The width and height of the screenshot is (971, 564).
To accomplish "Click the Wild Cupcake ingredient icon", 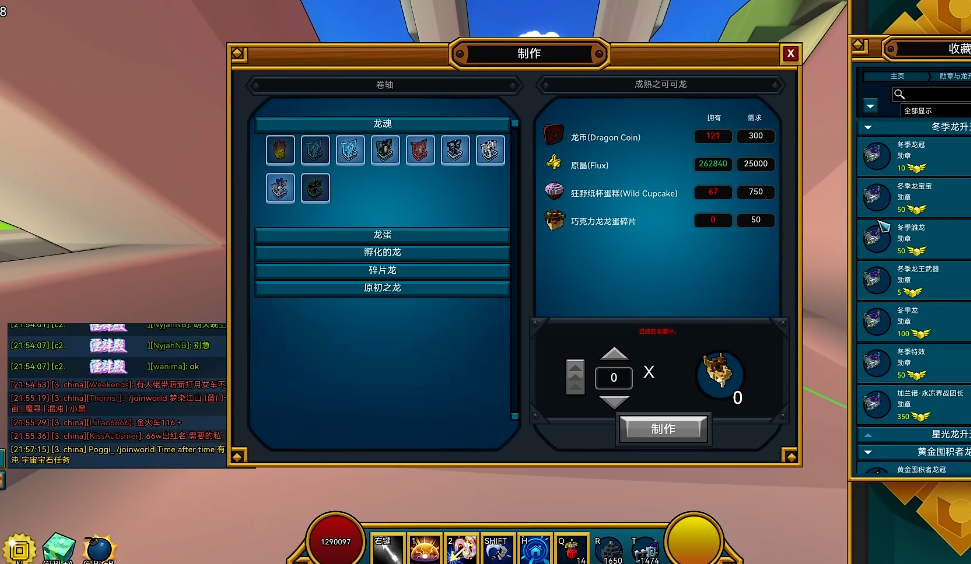I will 554,192.
